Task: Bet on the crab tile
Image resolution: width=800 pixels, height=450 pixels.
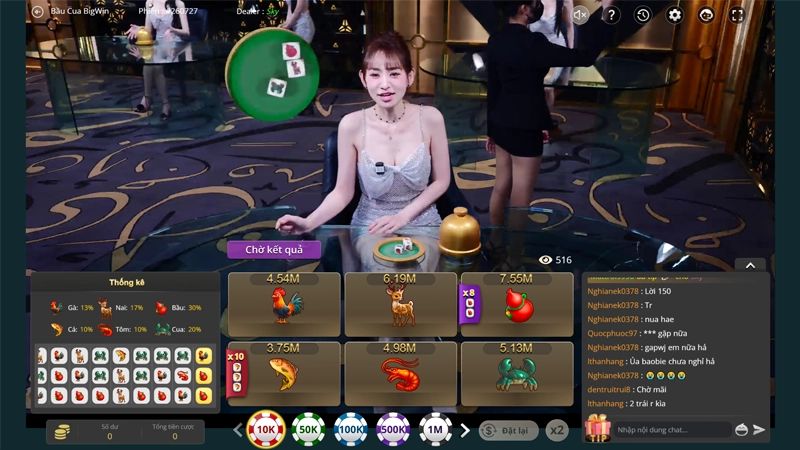Action: [516, 373]
